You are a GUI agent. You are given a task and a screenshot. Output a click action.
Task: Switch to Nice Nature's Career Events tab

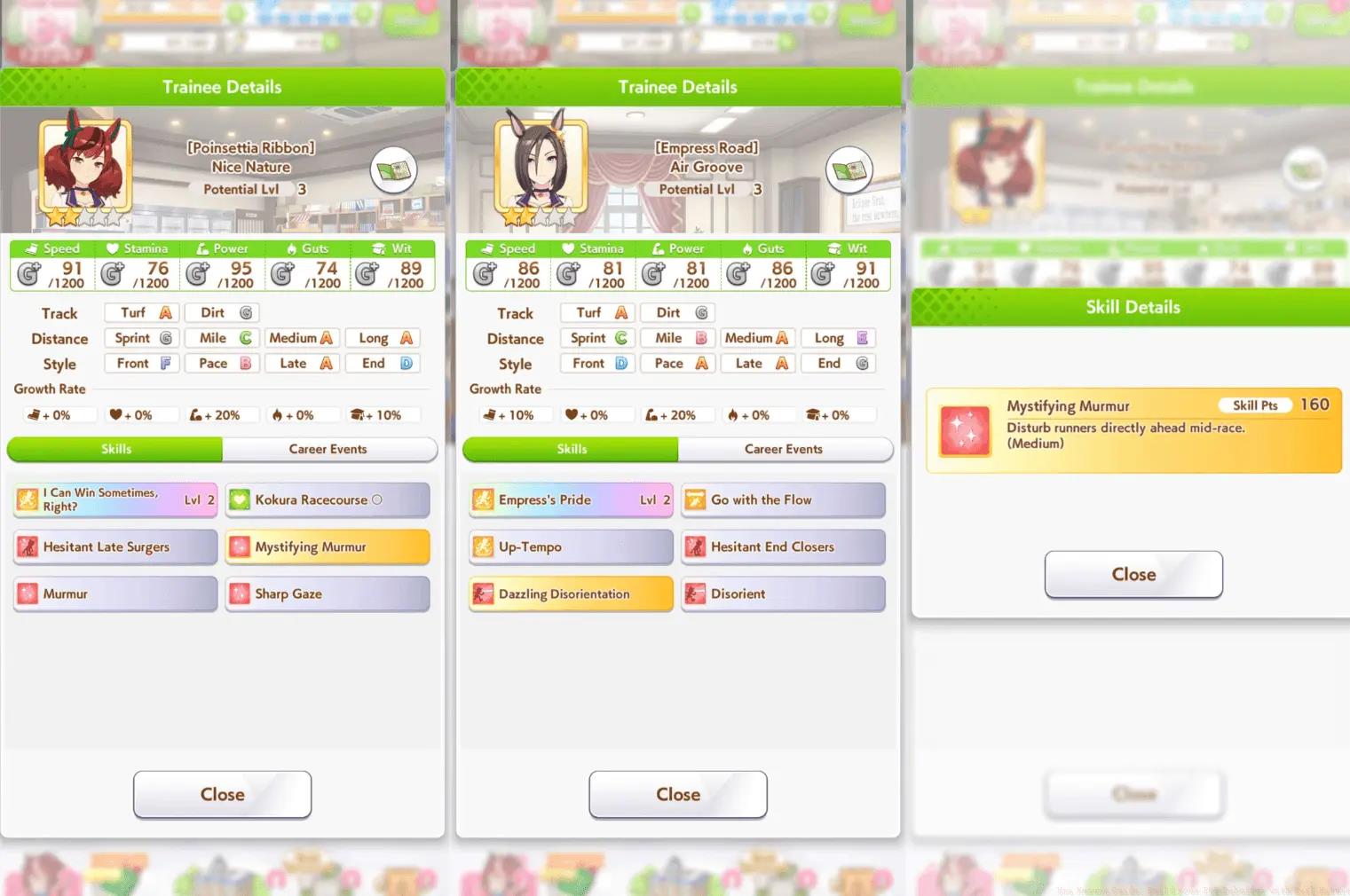[328, 450]
